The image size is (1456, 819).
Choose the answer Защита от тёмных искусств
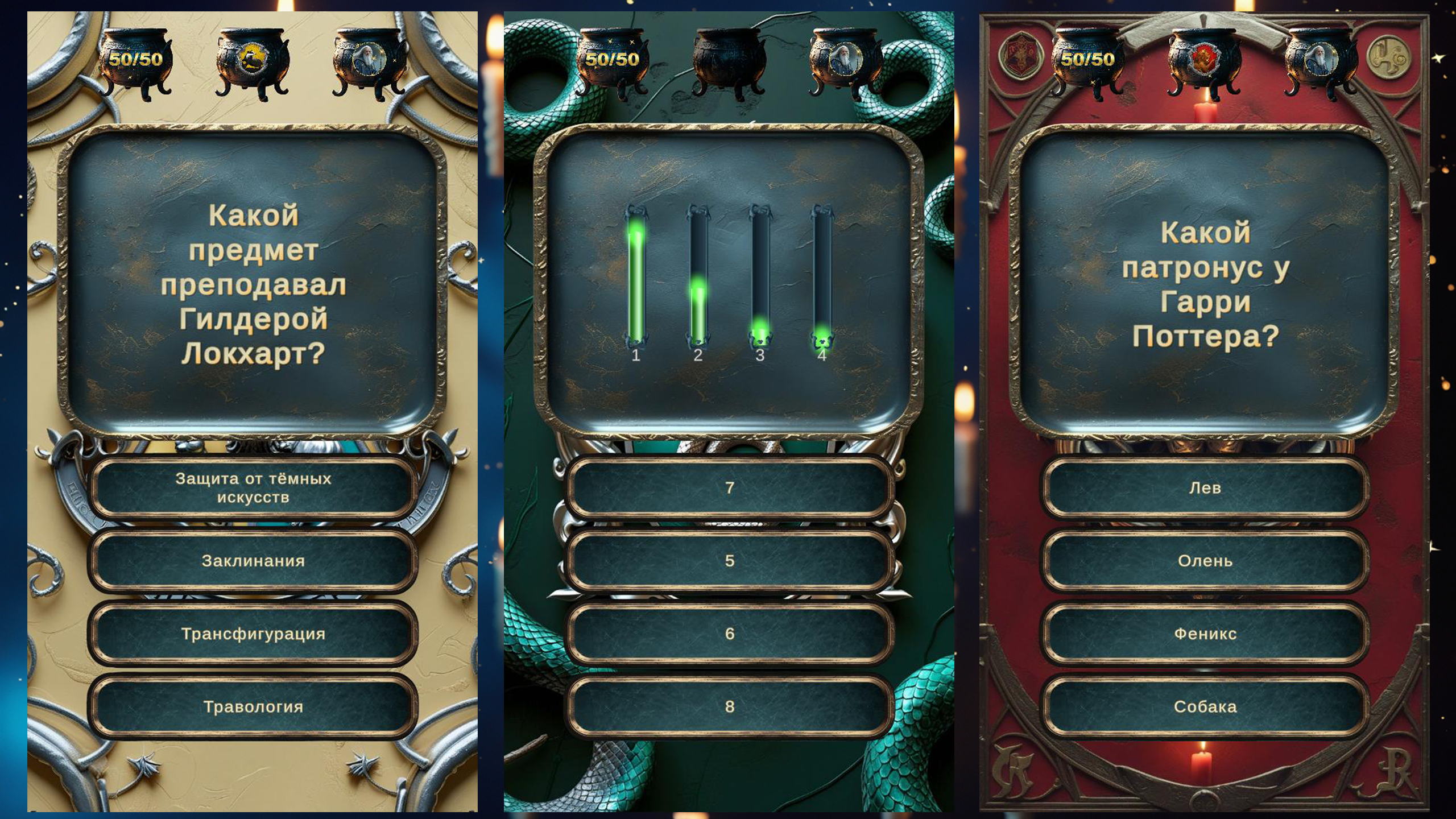253,488
